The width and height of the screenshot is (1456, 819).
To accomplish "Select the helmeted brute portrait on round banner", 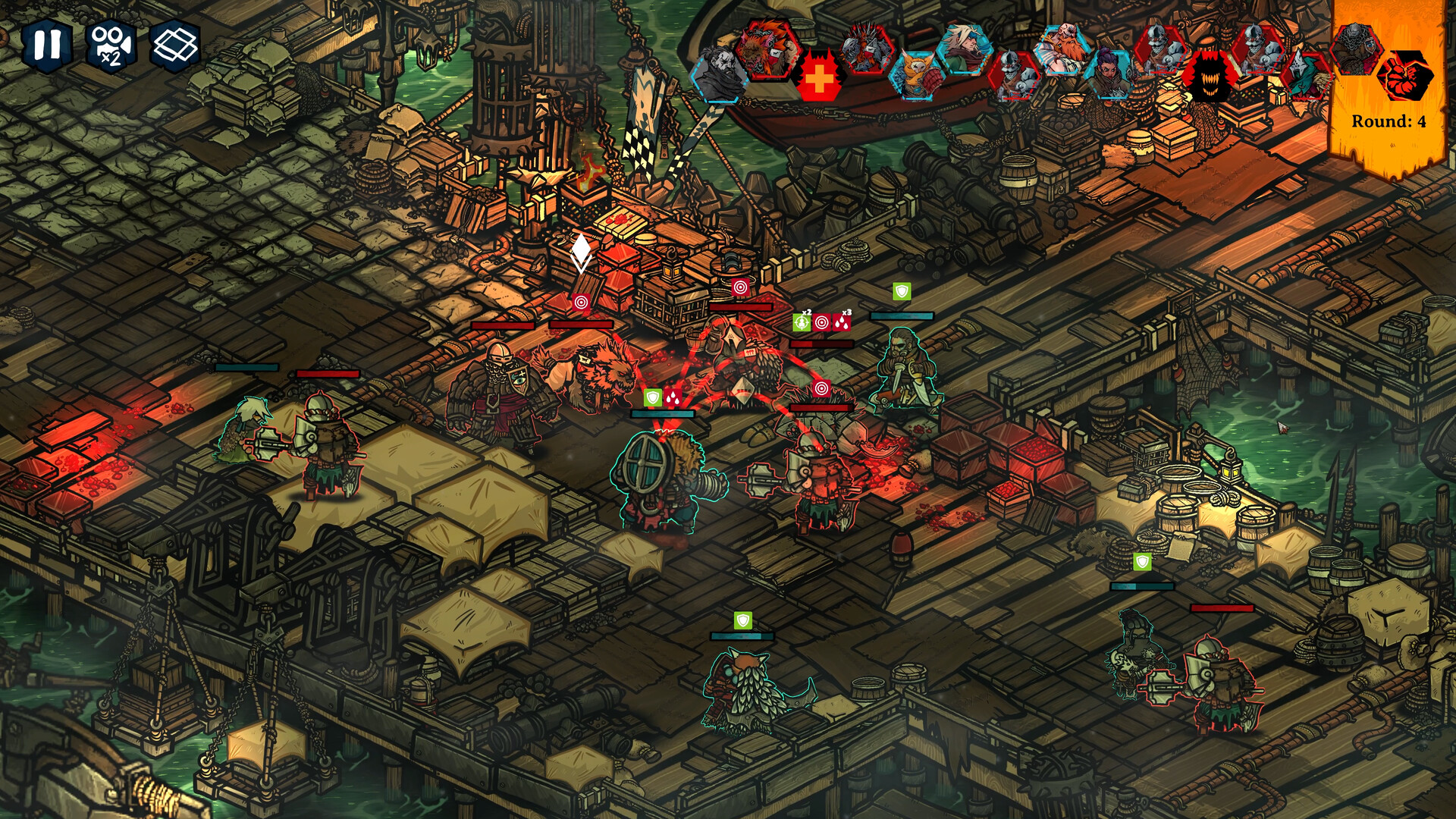I will tap(1355, 47).
